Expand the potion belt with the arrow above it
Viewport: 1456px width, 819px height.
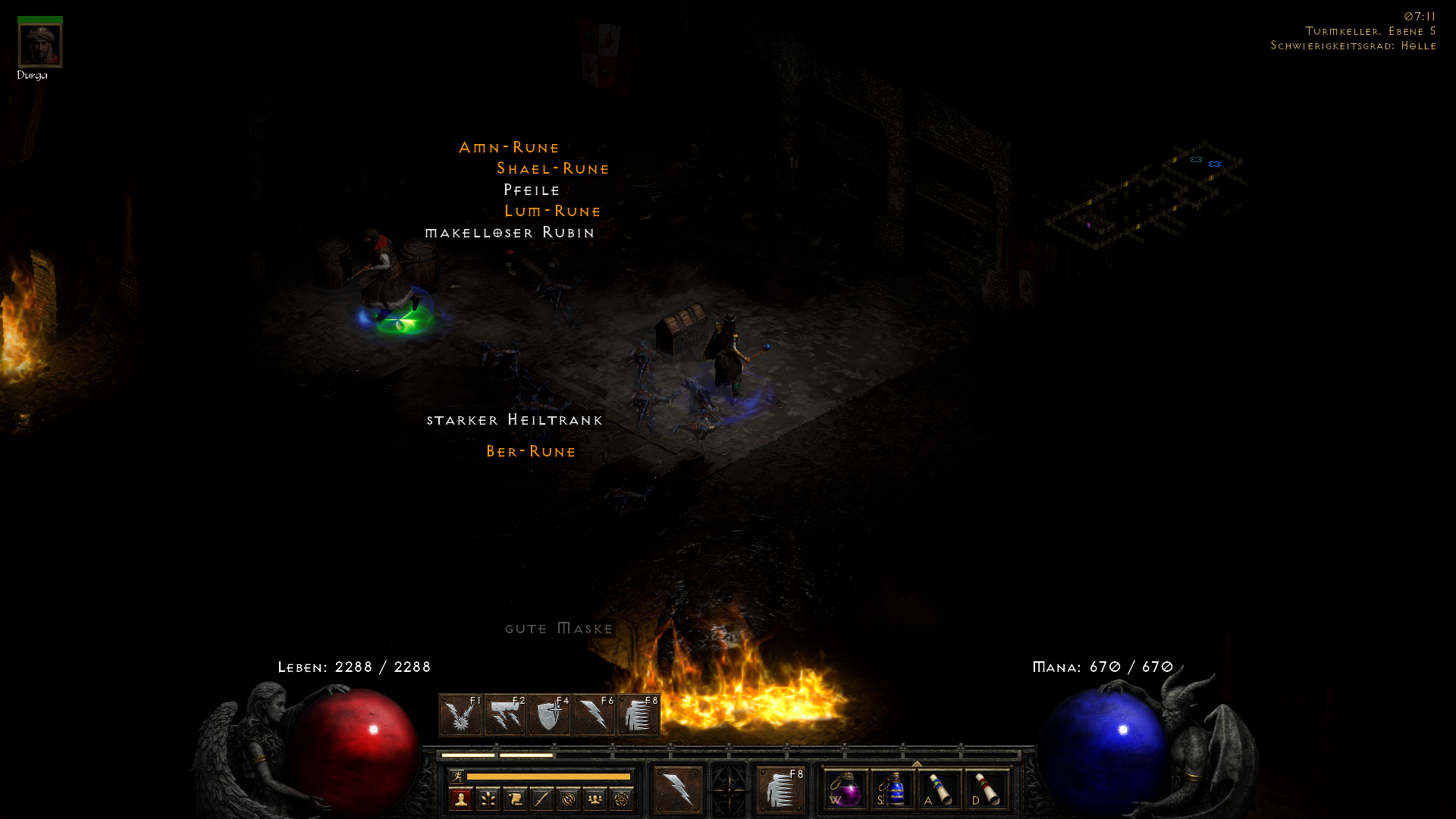pyautogui.click(x=917, y=763)
